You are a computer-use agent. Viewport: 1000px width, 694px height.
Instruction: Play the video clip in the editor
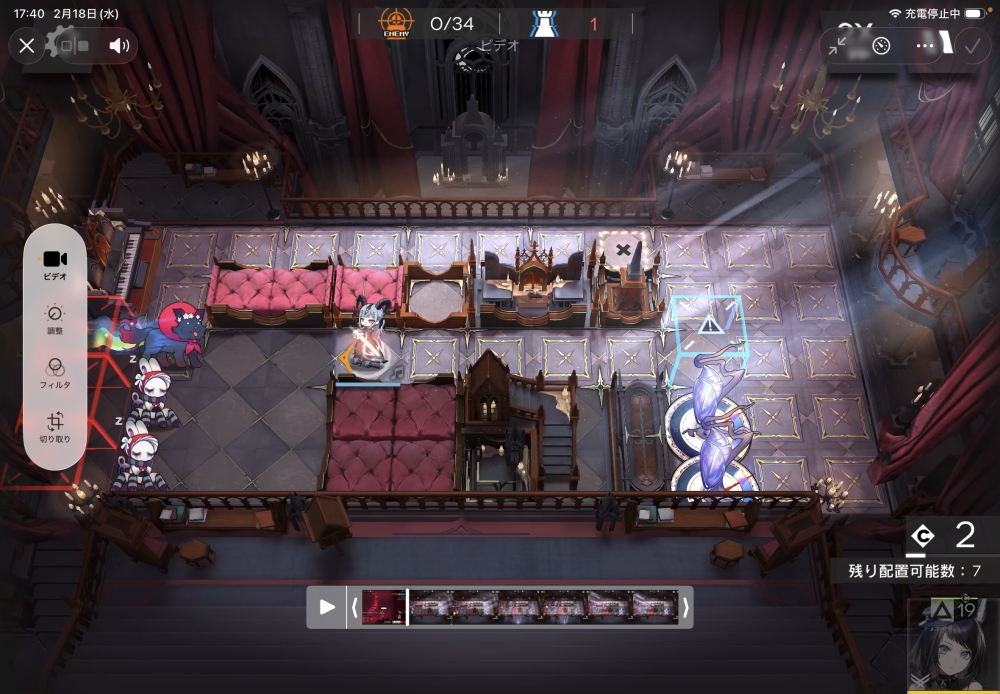(x=326, y=607)
